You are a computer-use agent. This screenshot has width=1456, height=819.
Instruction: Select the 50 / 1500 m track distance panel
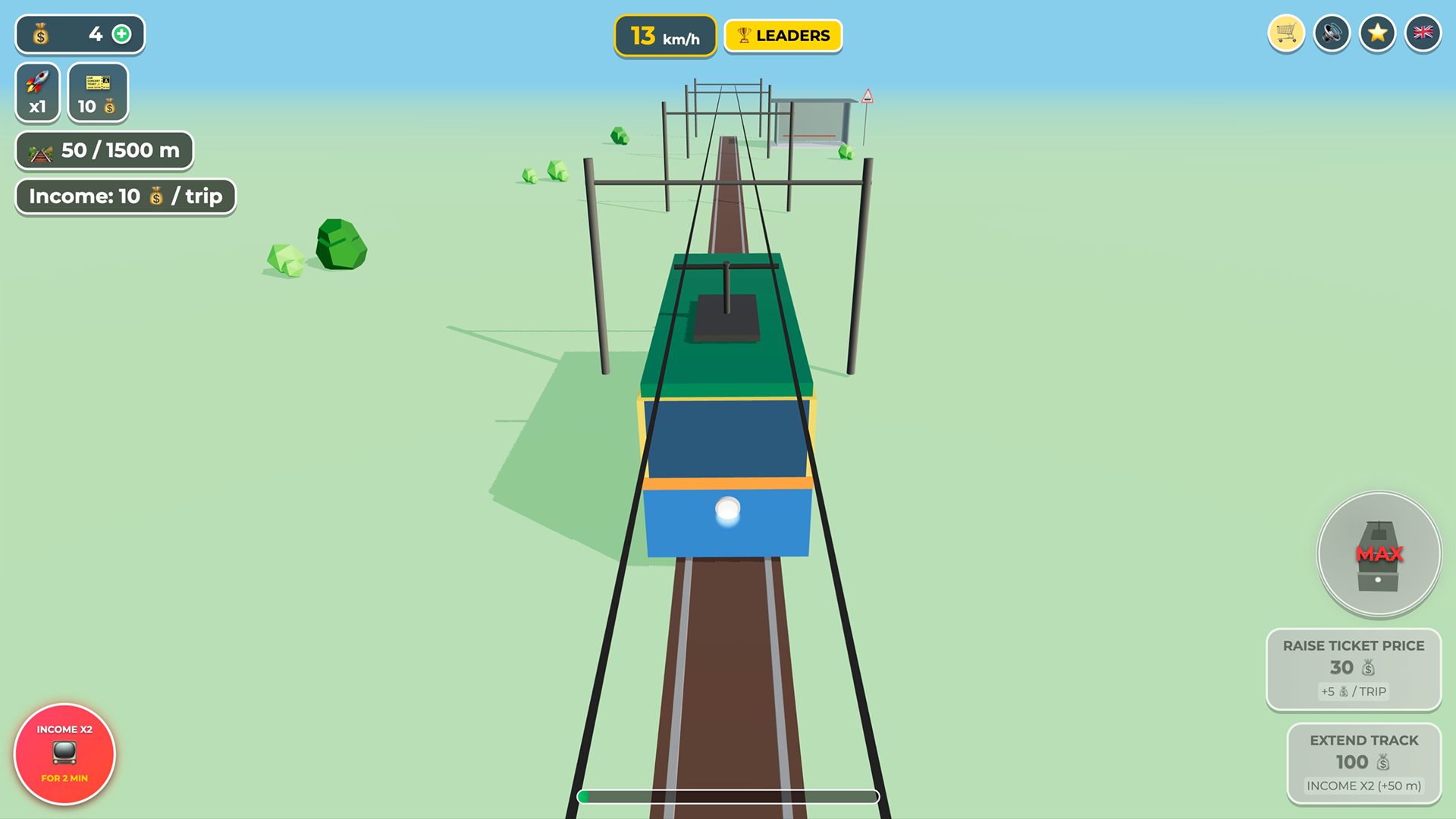104,150
